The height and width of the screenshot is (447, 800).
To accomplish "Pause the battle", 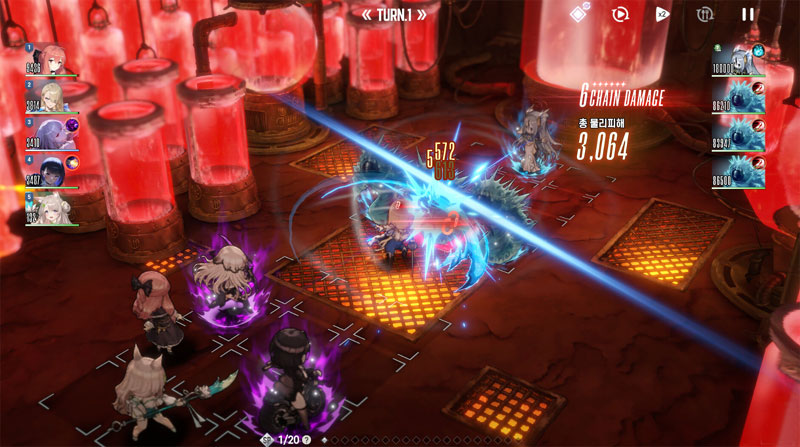I will (x=747, y=14).
